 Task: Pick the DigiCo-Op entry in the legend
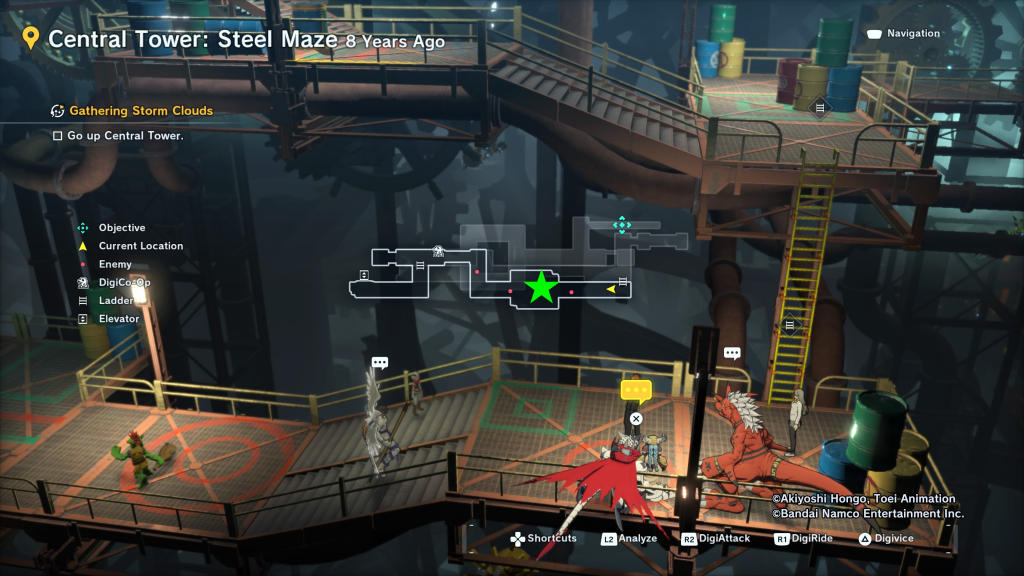tap(124, 283)
